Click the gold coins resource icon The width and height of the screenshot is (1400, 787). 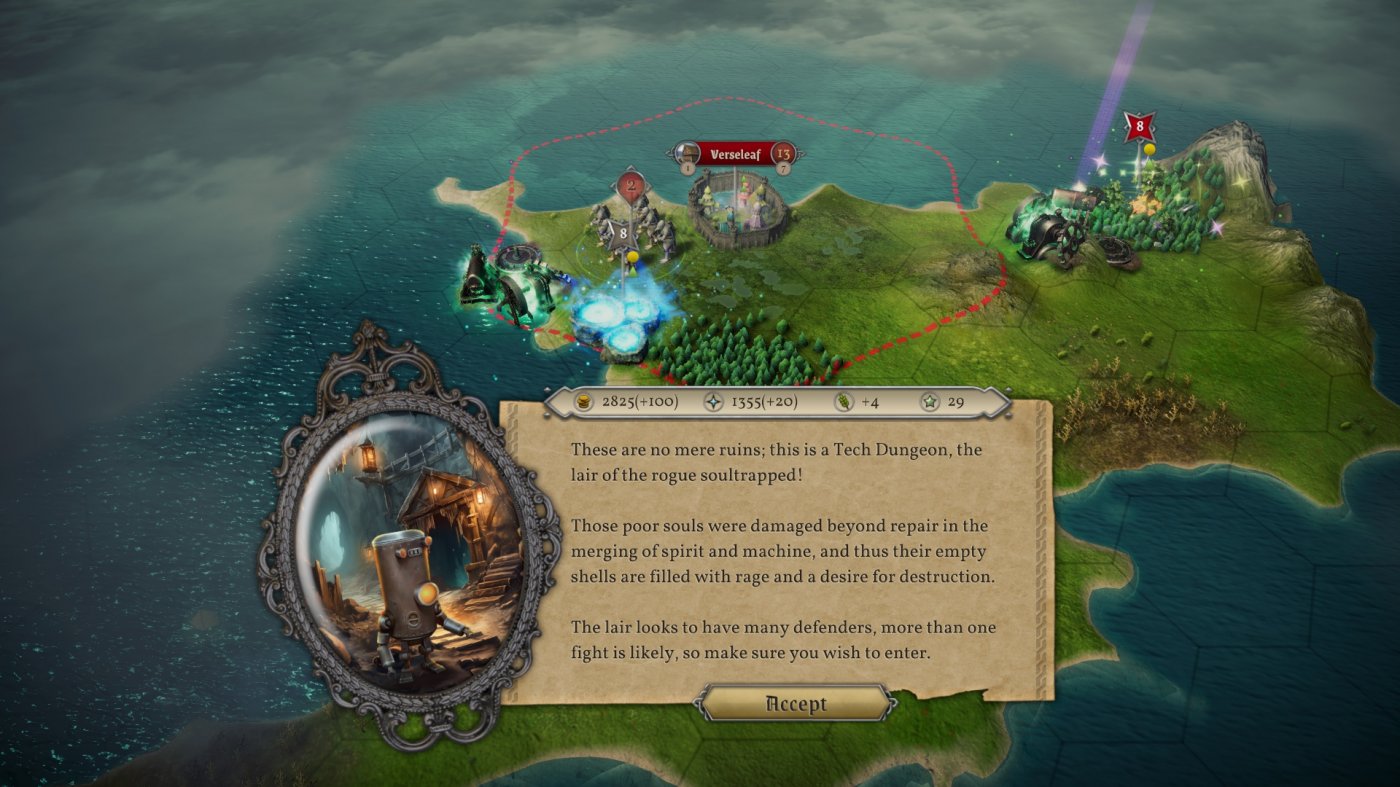tap(582, 399)
